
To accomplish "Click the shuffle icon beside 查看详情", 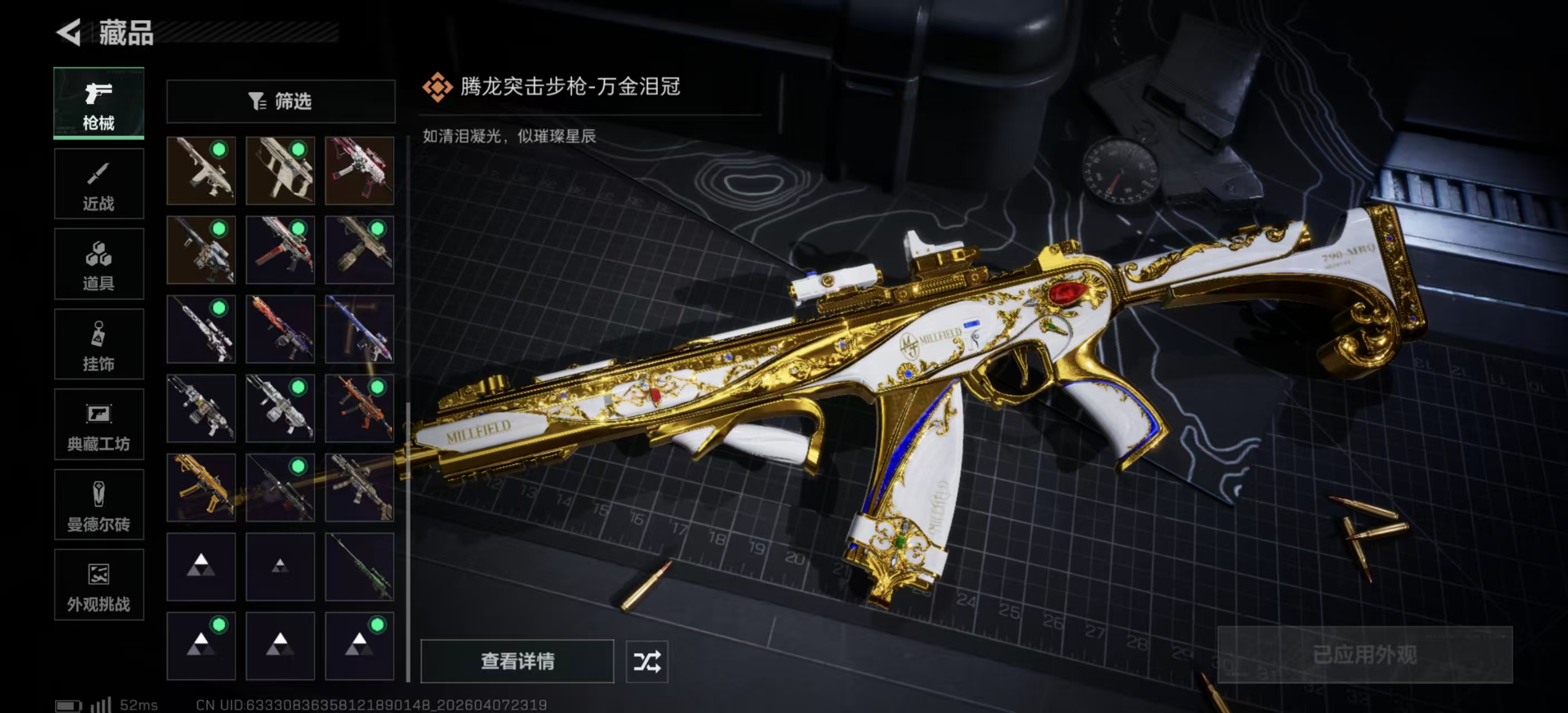I will pyautogui.click(x=649, y=661).
